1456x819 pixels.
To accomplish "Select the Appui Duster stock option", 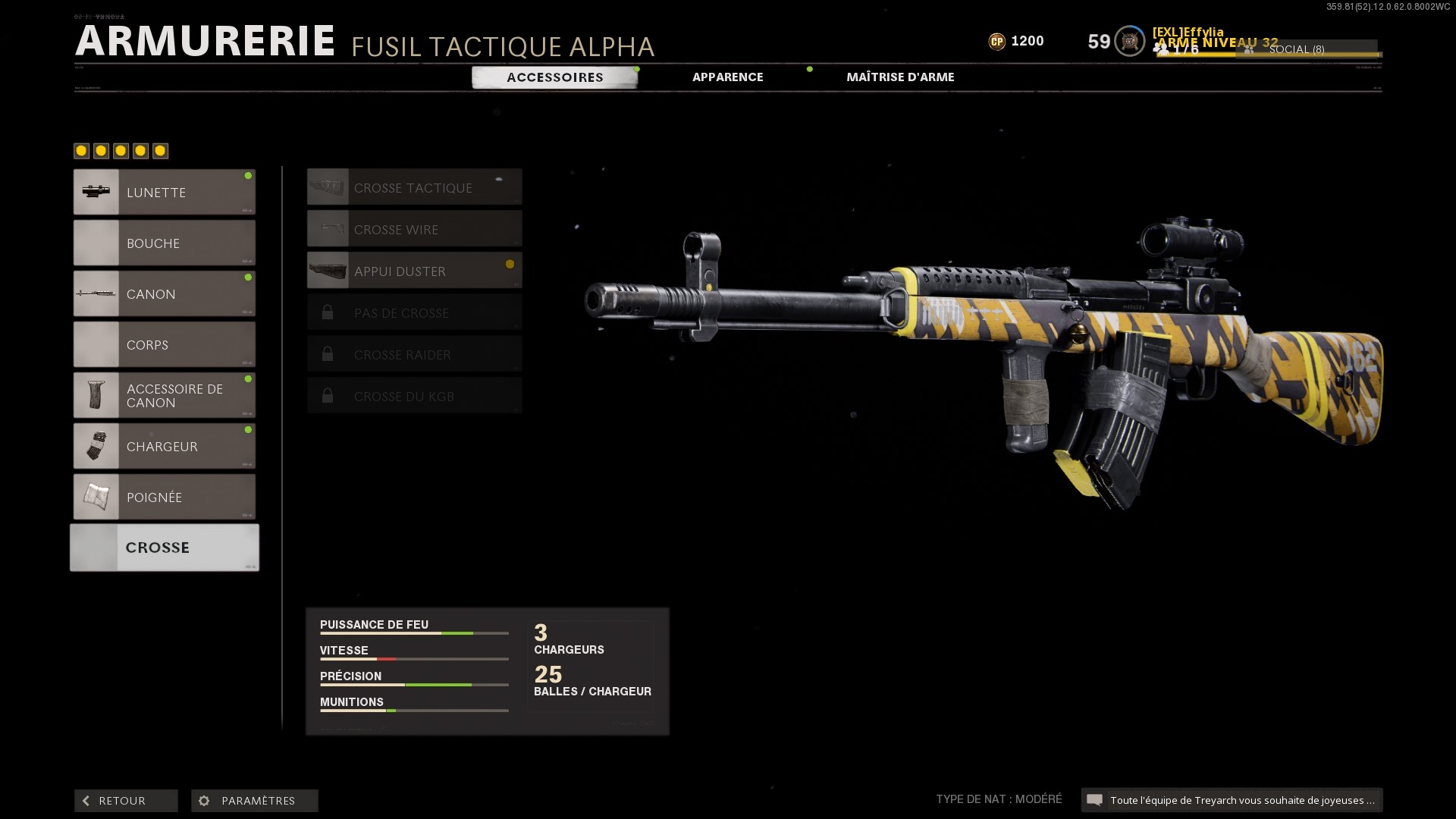I will (x=414, y=270).
